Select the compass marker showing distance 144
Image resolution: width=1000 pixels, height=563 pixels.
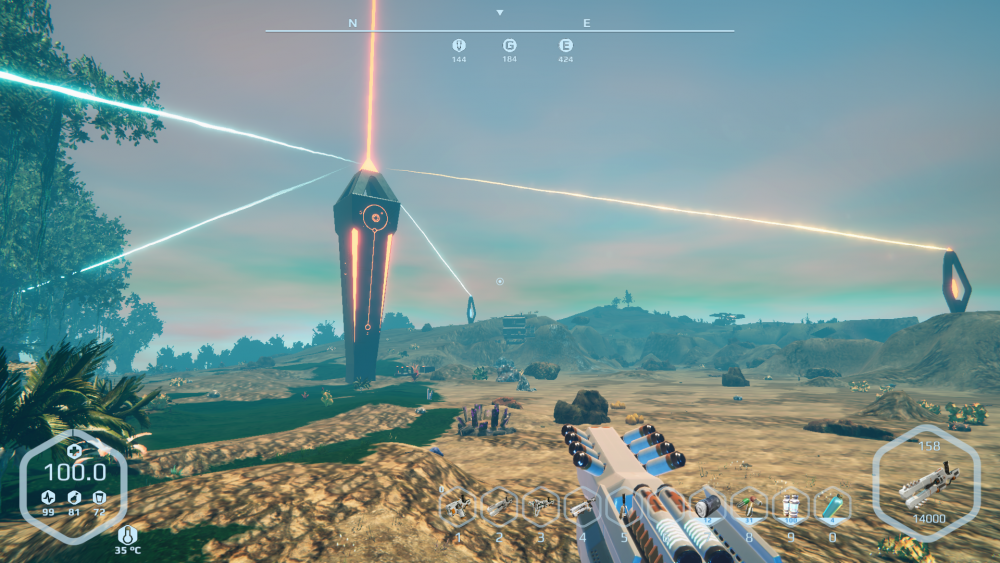(x=459, y=45)
